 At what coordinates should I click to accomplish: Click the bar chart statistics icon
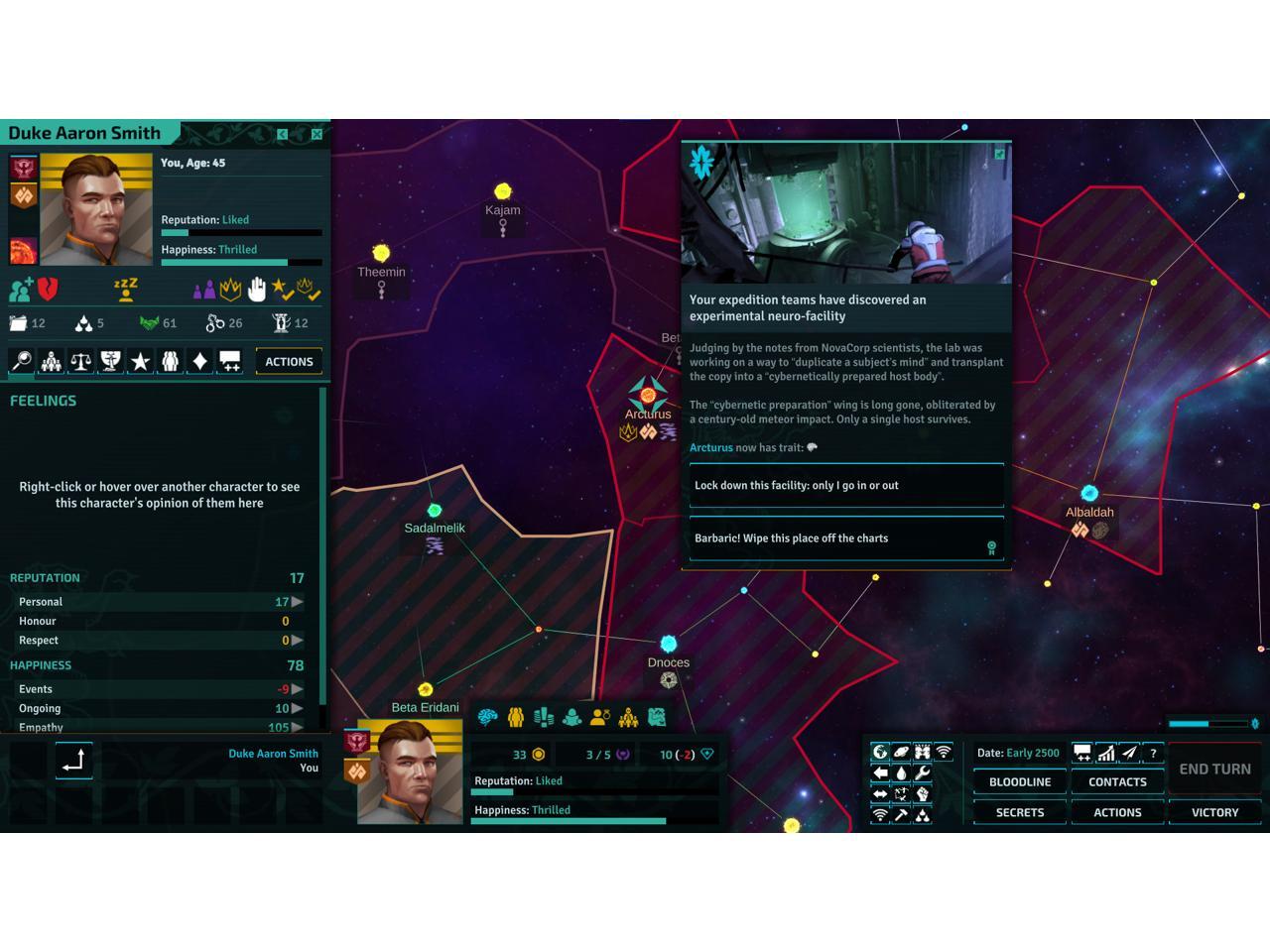click(1105, 754)
